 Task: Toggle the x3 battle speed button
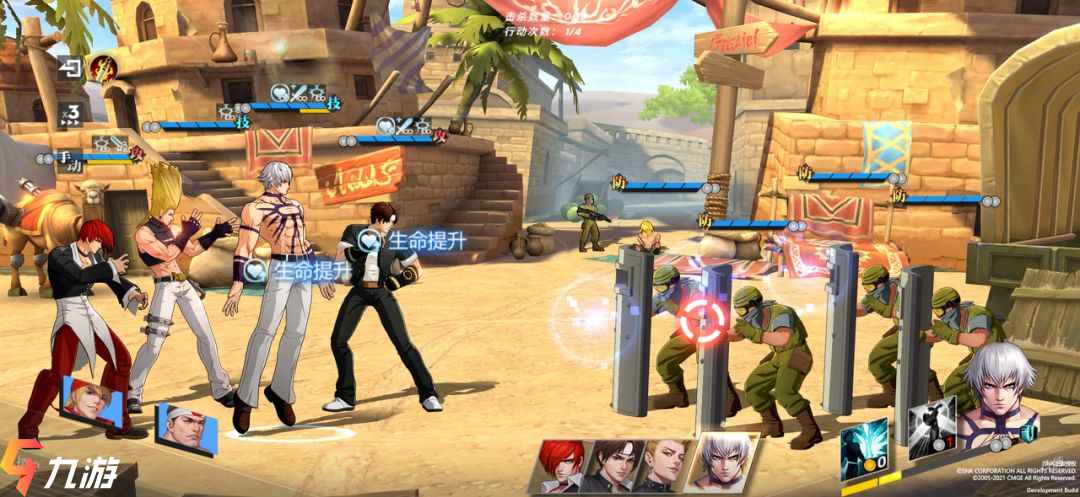(71, 114)
